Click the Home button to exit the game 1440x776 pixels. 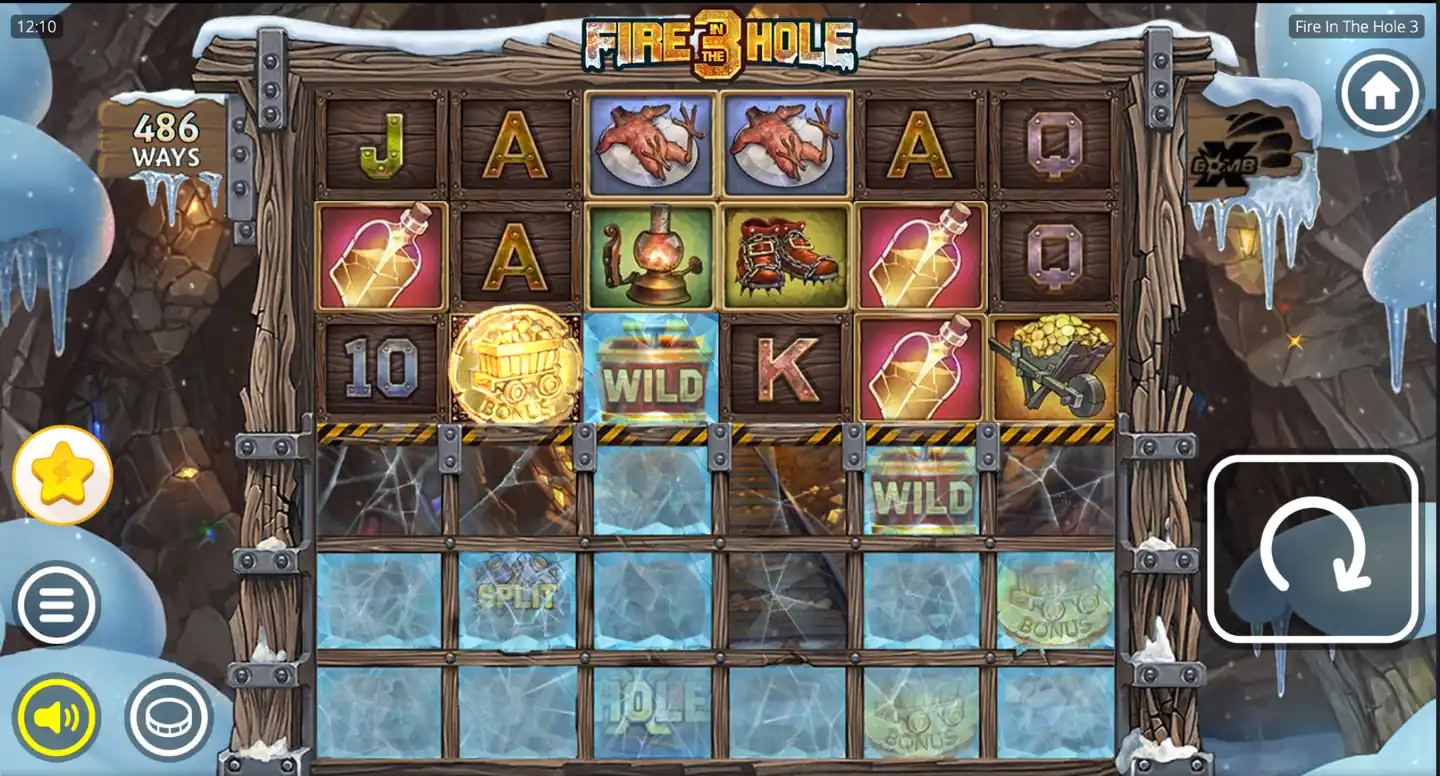1380,92
